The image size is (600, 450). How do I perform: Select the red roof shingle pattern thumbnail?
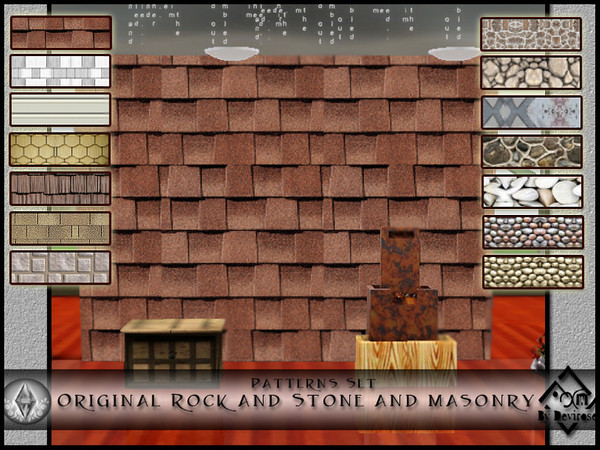[61, 32]
